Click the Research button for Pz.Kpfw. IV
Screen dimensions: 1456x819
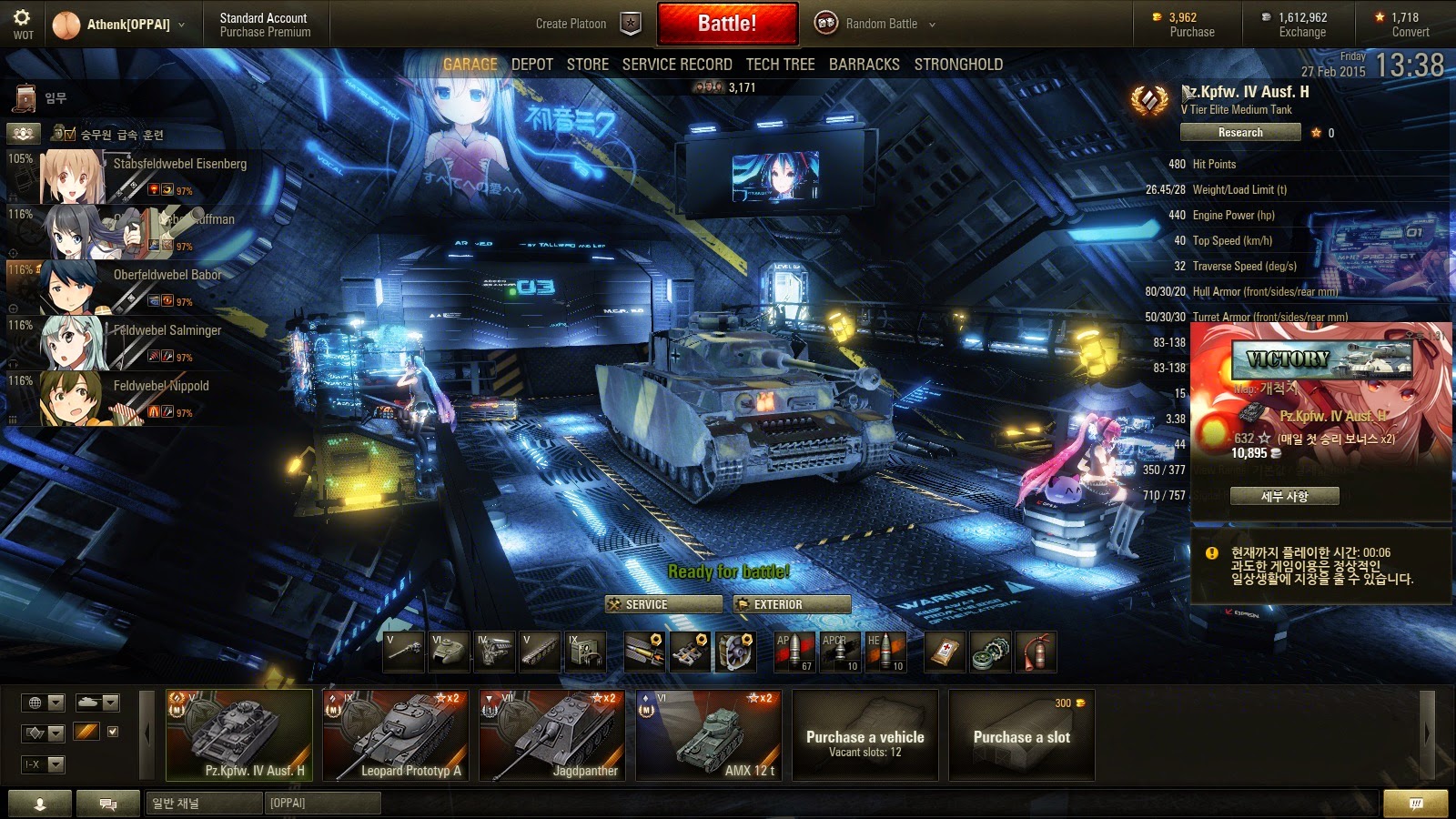(x=1239, y=133)
